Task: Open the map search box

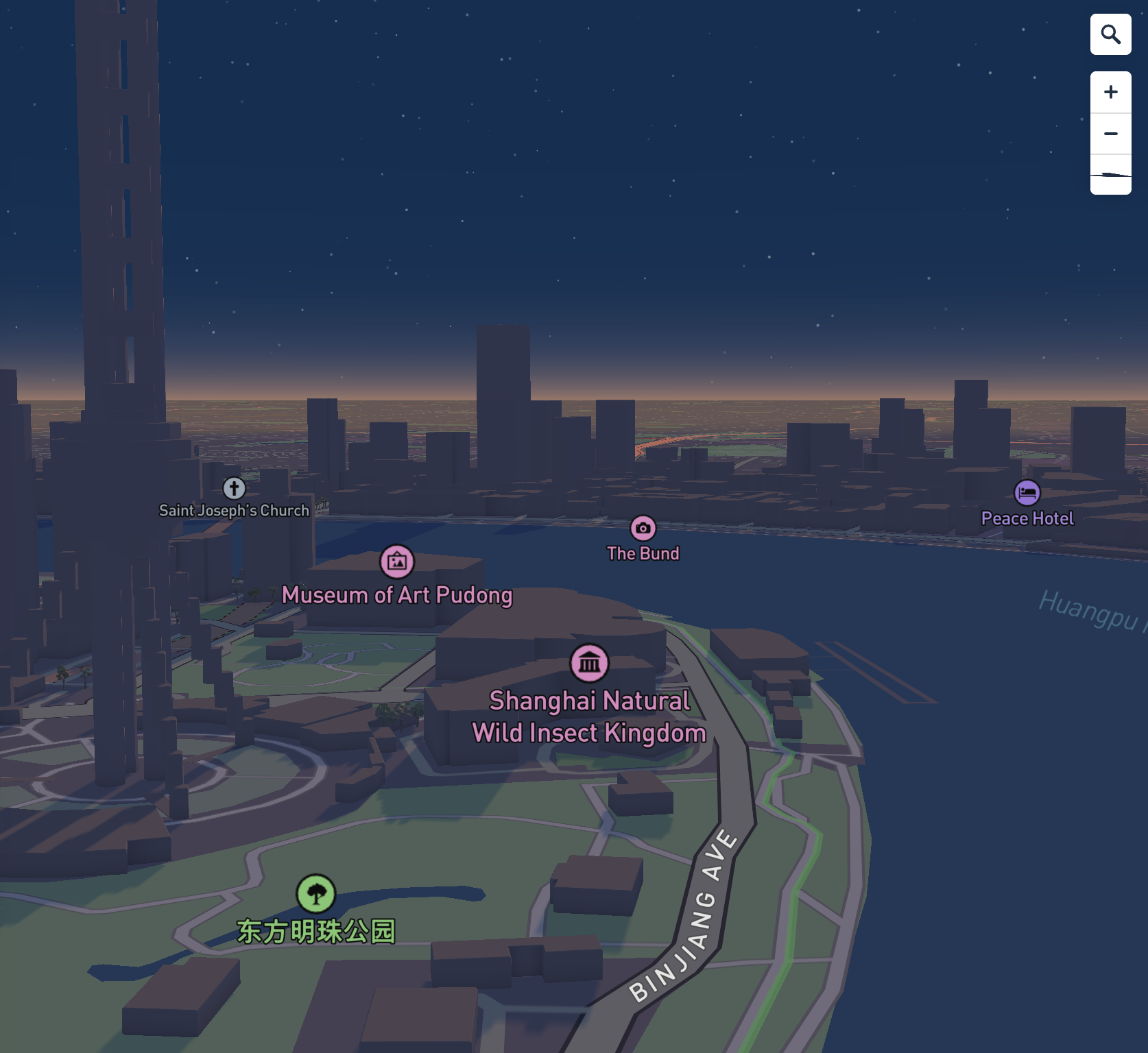Action: tap(1110, 34)
